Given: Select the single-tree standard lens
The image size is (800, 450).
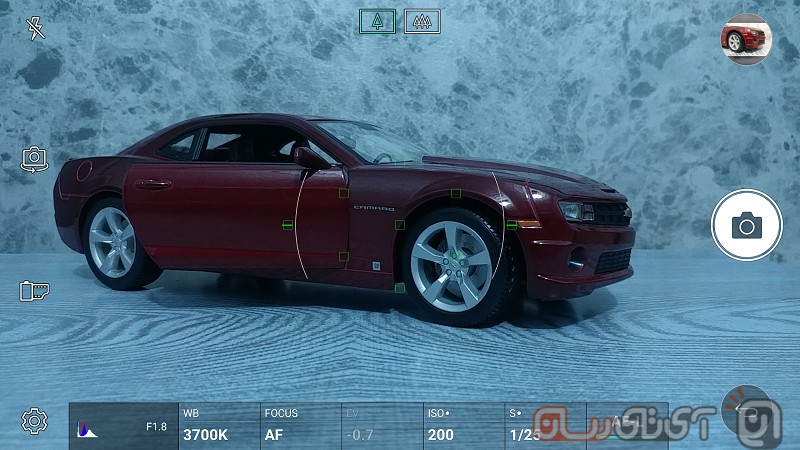Looking at the screenshot, I should (377, 21).
